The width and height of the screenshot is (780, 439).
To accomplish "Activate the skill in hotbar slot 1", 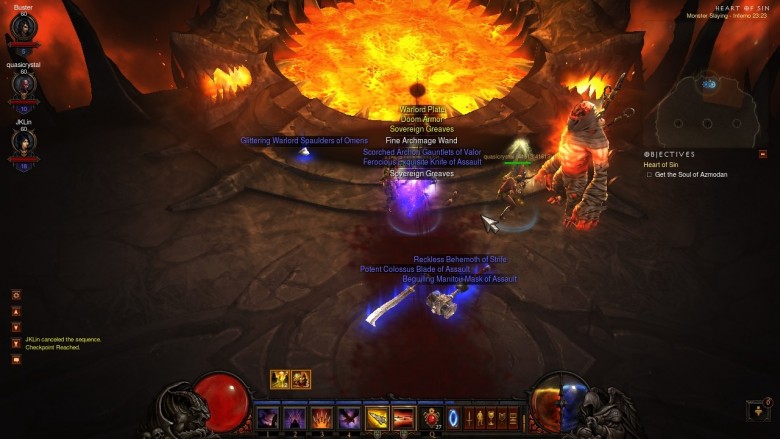I will coord(268,417).
